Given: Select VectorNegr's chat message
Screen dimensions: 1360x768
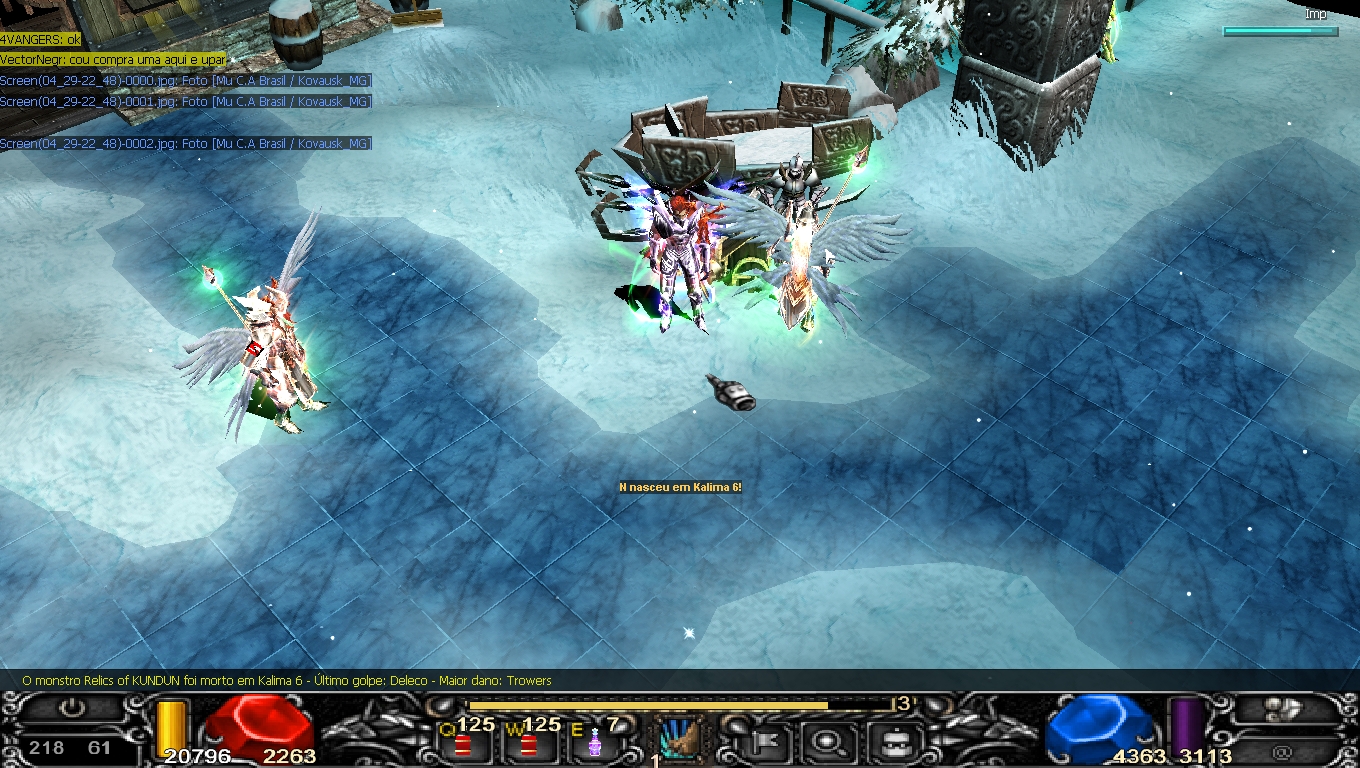Looking at the screenshot, I should pos(113,60).
